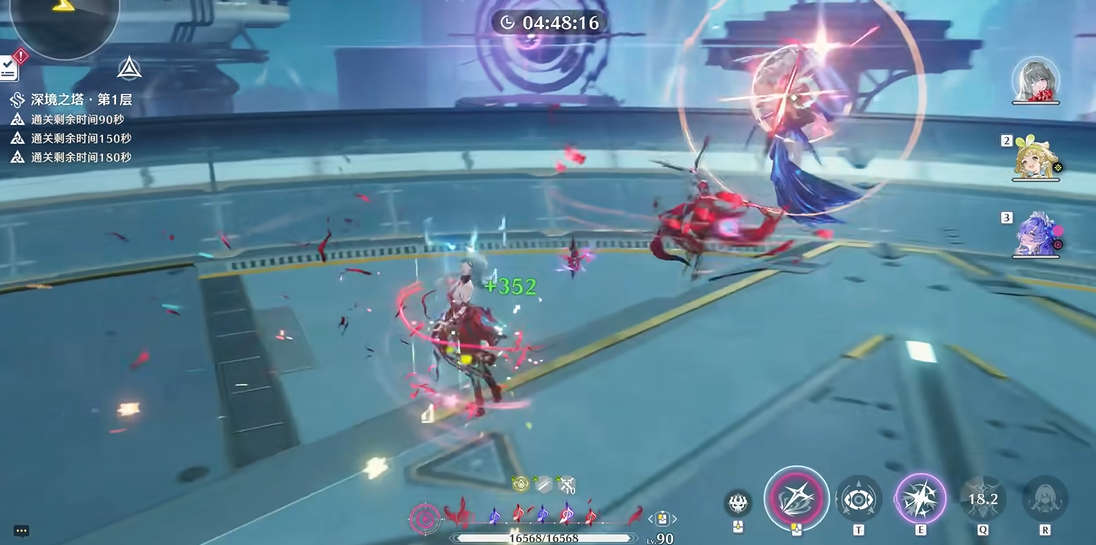
Task: Open the chat bubble icon
Action: [21, 531]
